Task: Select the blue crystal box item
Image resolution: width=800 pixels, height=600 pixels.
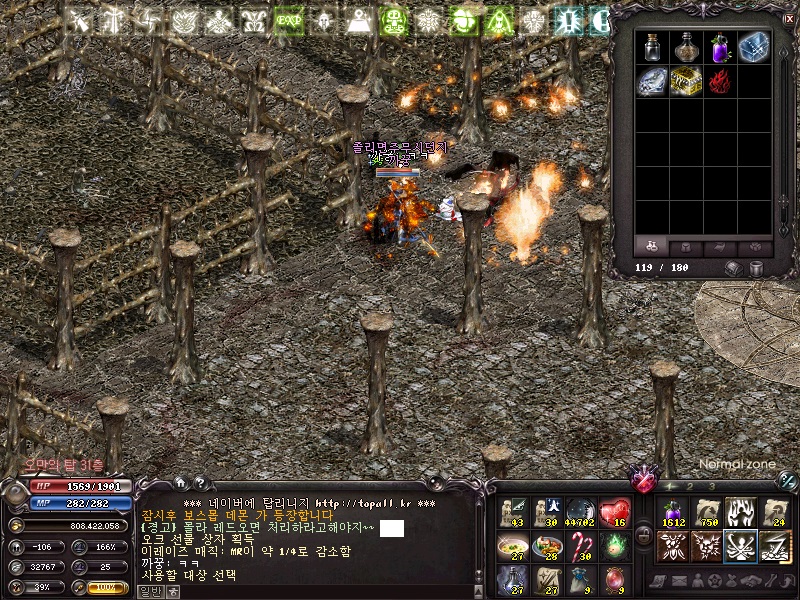Action: tap(755, 47)
